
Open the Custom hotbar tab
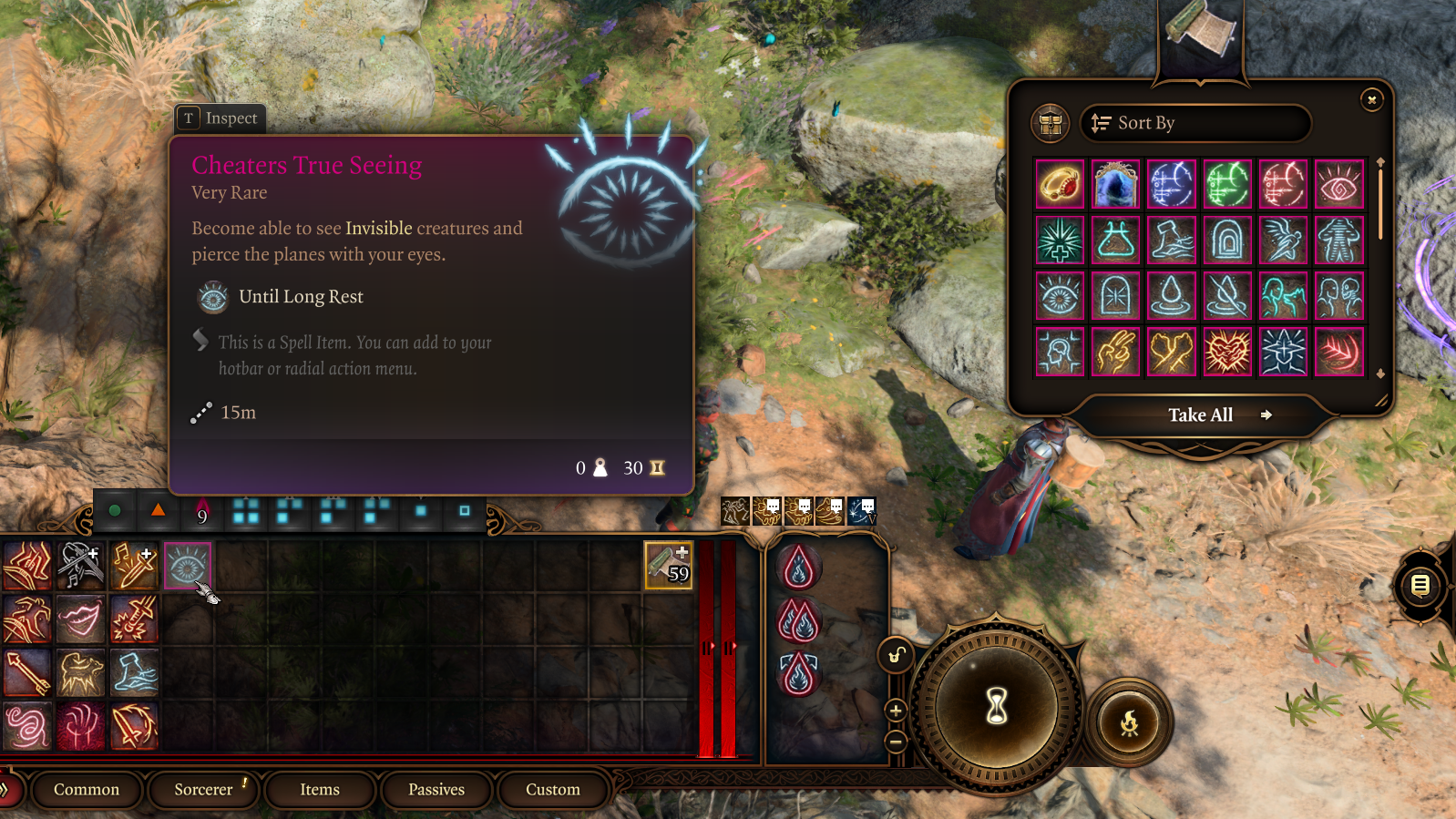tap(552, 790)
